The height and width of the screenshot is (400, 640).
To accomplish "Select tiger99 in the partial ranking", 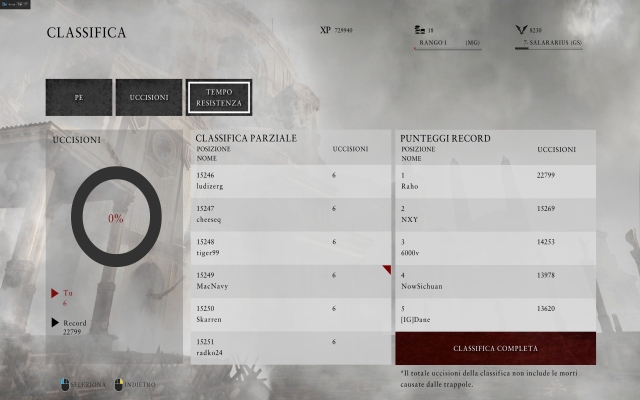I will (291, 247).
